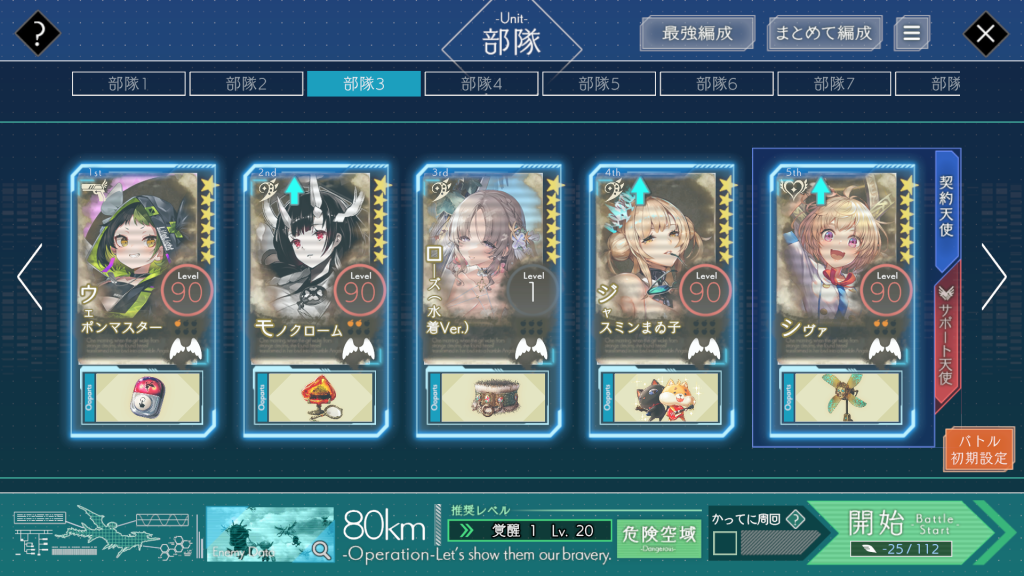Viewport: 1024px width, 576px height.
Task: Switch to the 部隊1 tab
Action: click(x=128, y=84)
